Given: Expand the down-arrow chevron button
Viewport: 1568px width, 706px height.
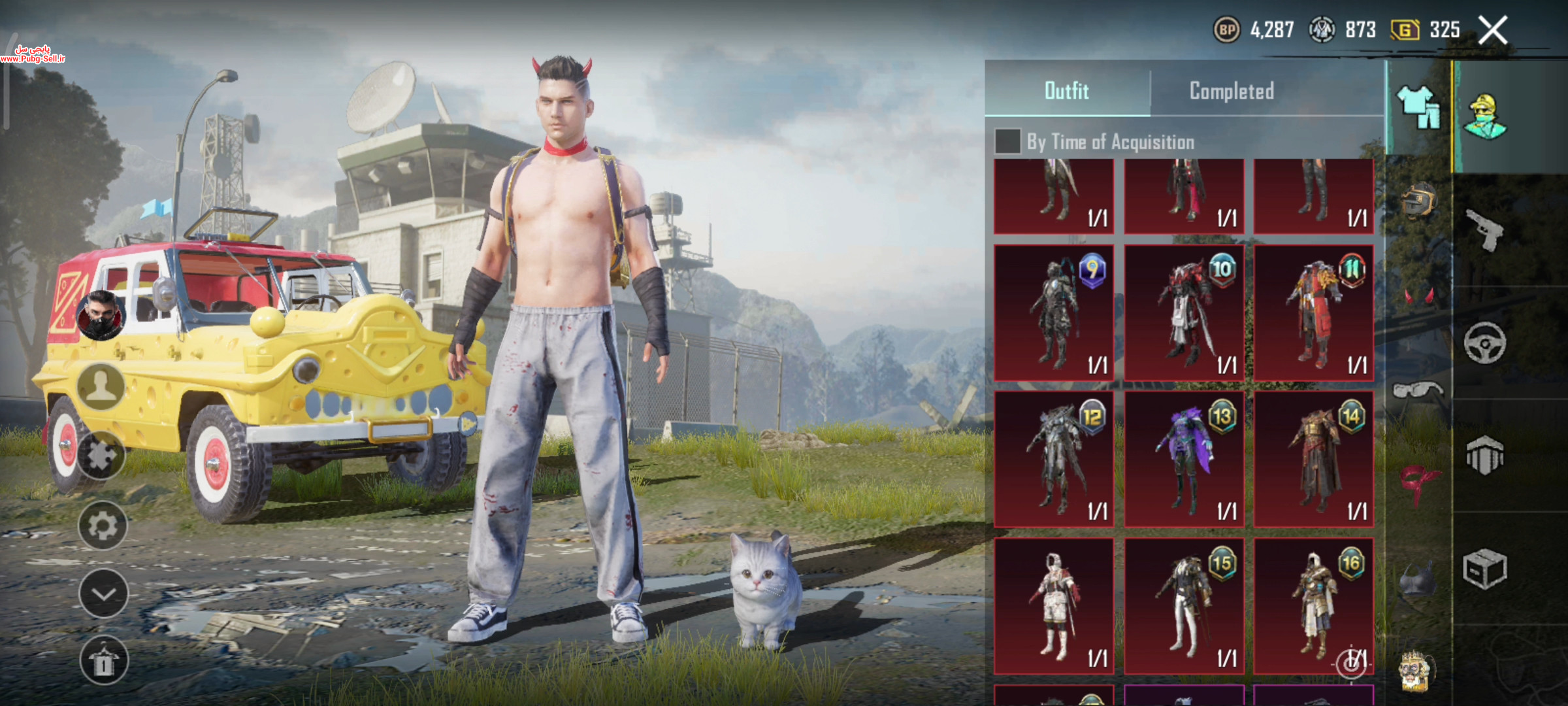Looking at the screenshot, I should [103, 594].
